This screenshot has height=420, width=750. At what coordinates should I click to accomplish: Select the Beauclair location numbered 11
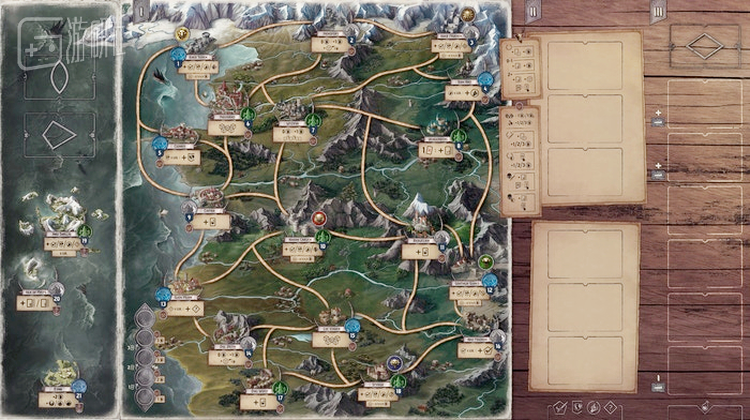coord(421,251)
